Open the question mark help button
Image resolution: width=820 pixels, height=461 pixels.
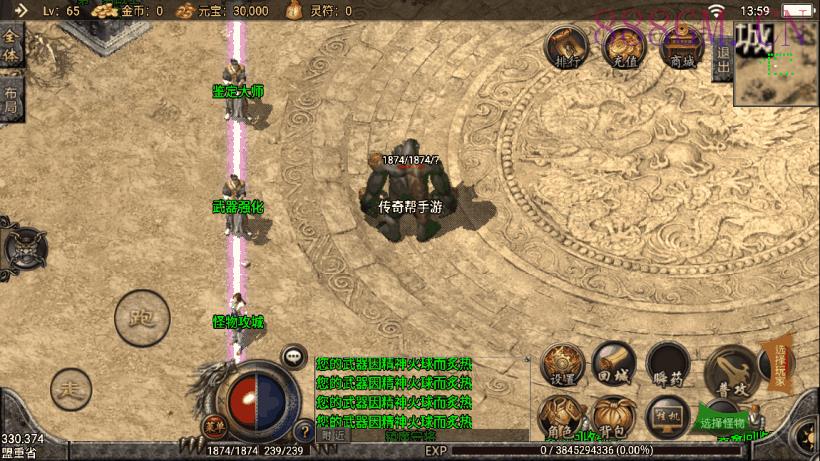pos(304,432)
